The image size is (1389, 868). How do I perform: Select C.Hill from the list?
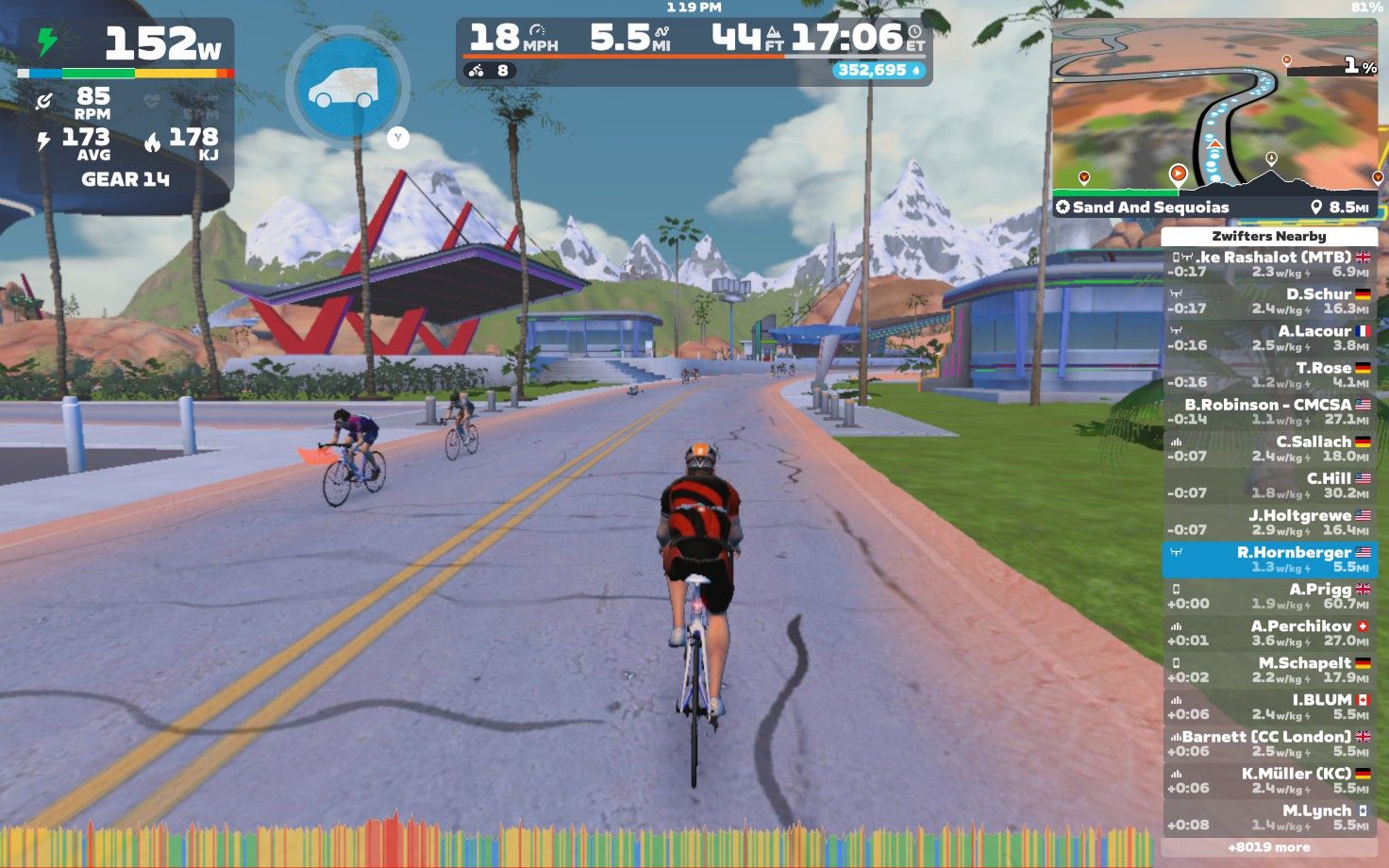click(x=1269, y=485)
